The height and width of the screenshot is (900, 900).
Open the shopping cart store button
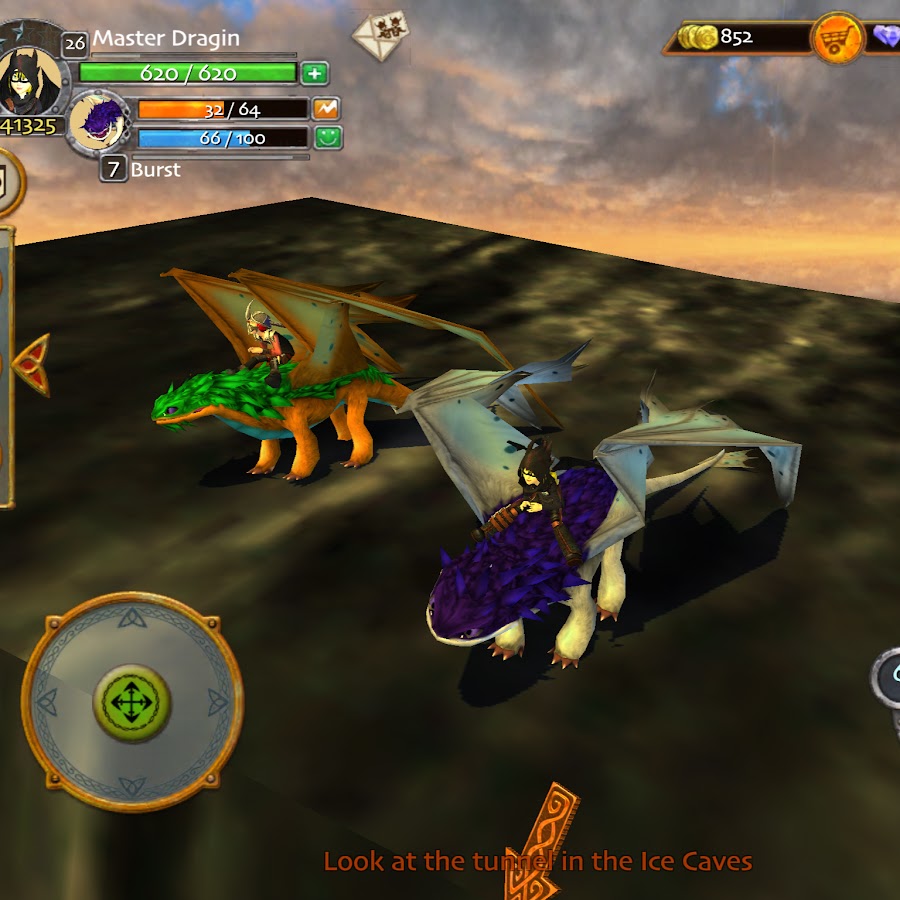(837, 39)
